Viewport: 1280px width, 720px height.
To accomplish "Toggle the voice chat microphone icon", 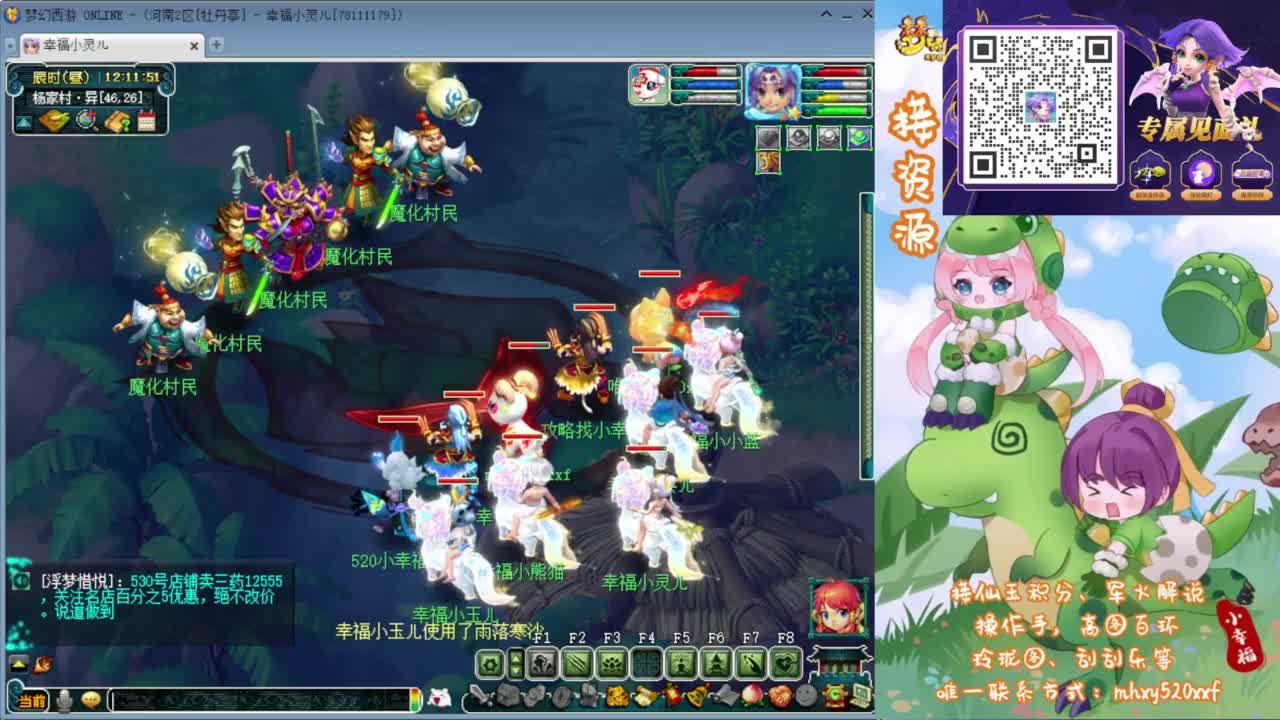I will pyautogui.click(x=64, y=700).
